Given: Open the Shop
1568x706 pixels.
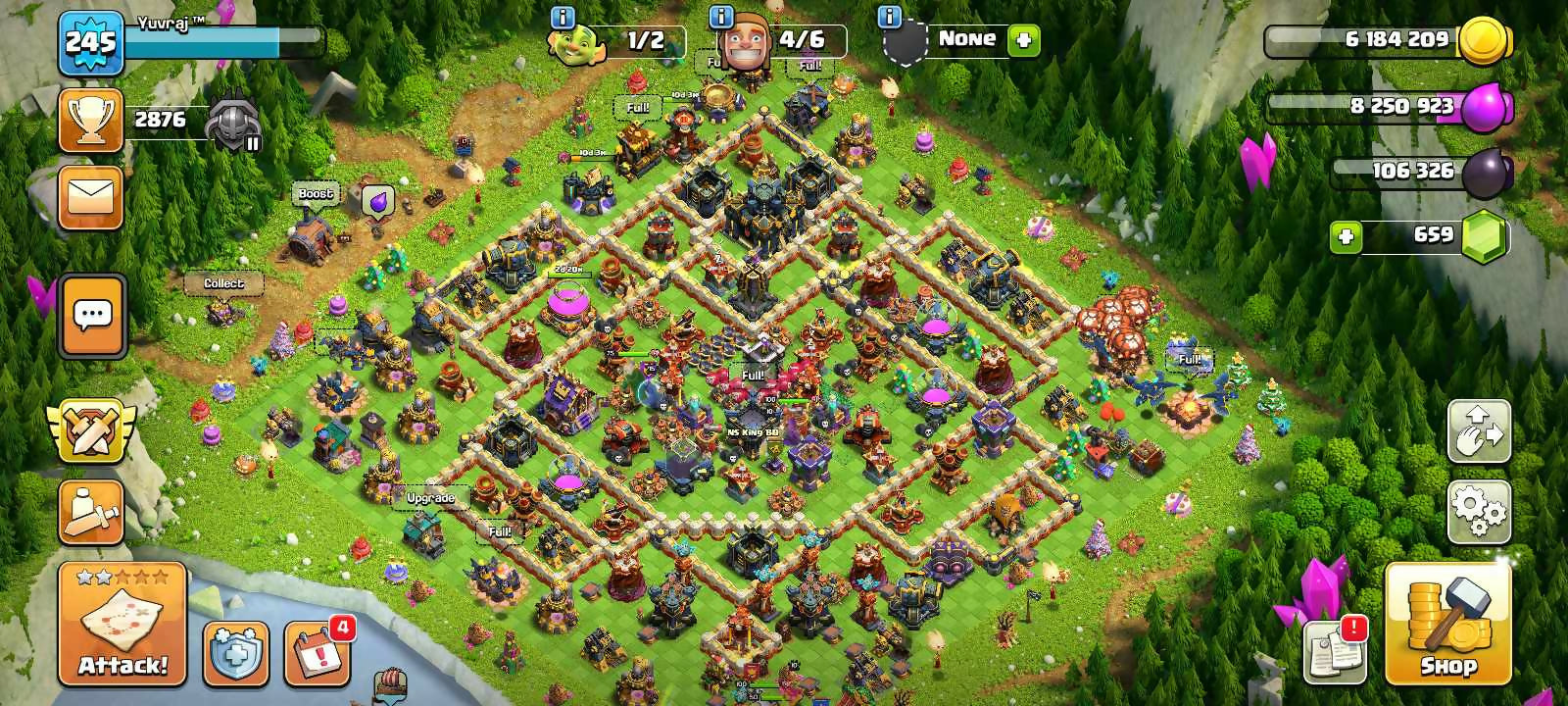Looking at the screenshot, I should pyautogui.click(x=1447, y=624).
